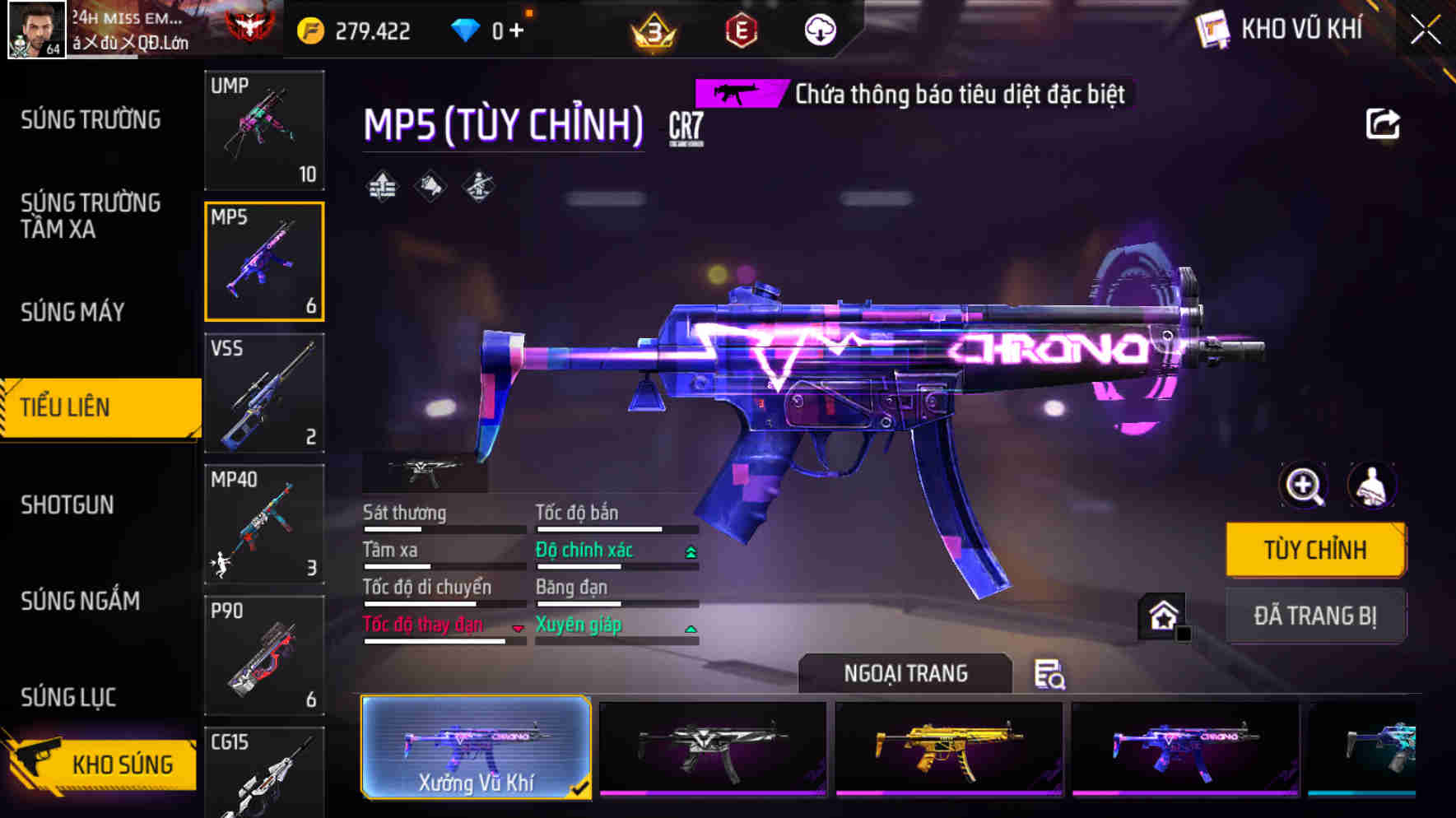
Task: Select the Súng Trường category
Action: coord(91,120)
